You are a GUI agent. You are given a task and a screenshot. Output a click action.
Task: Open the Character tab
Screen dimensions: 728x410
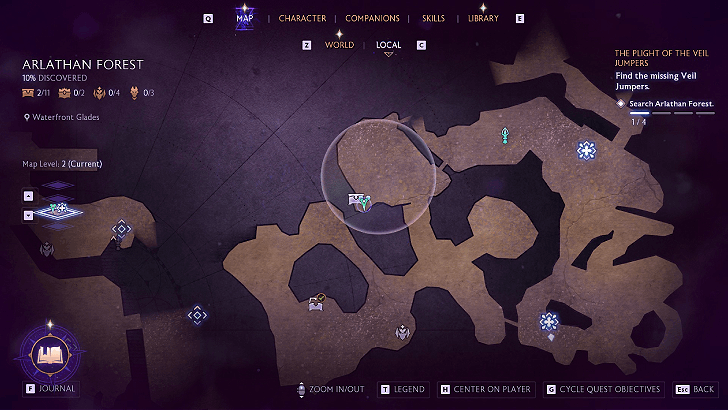301,18
